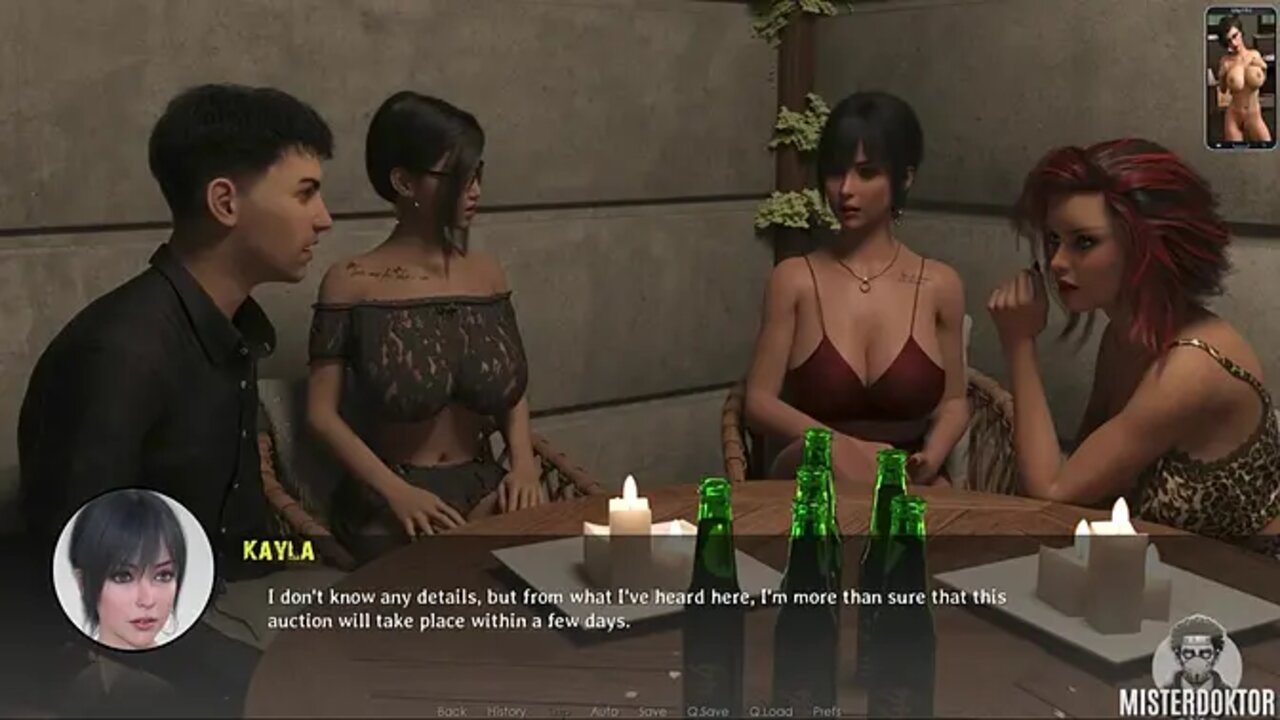Open the Save game screen
The image size is (1280, 720).
(652, 711)
